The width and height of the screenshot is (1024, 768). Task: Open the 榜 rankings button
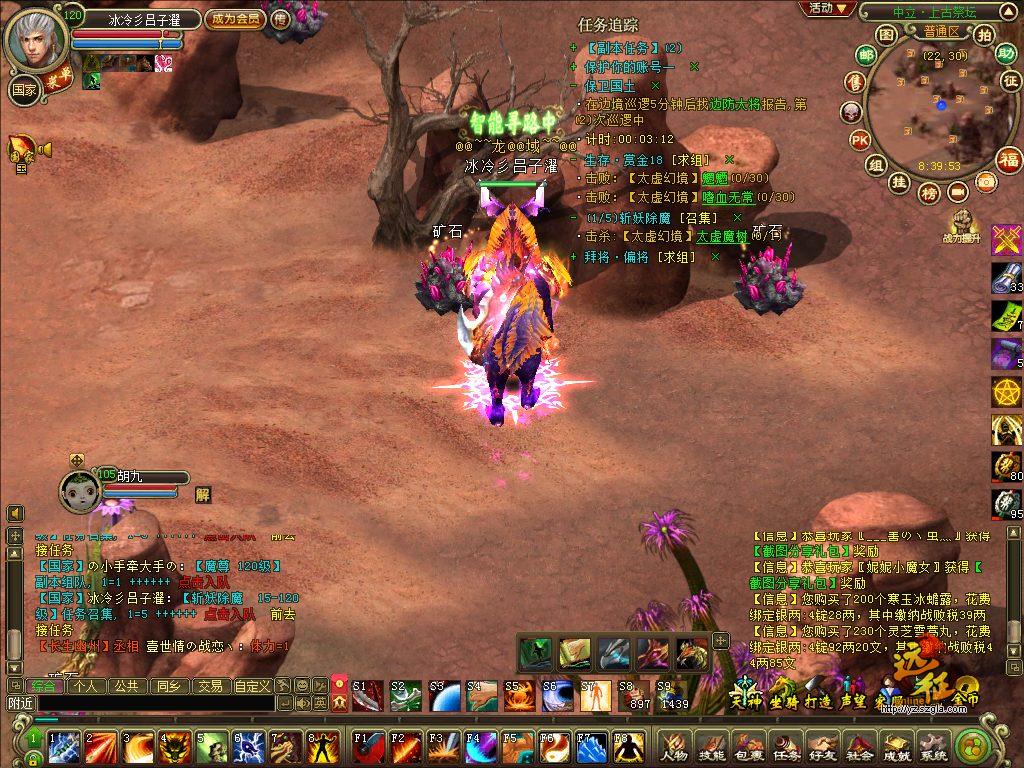(929, 191)
